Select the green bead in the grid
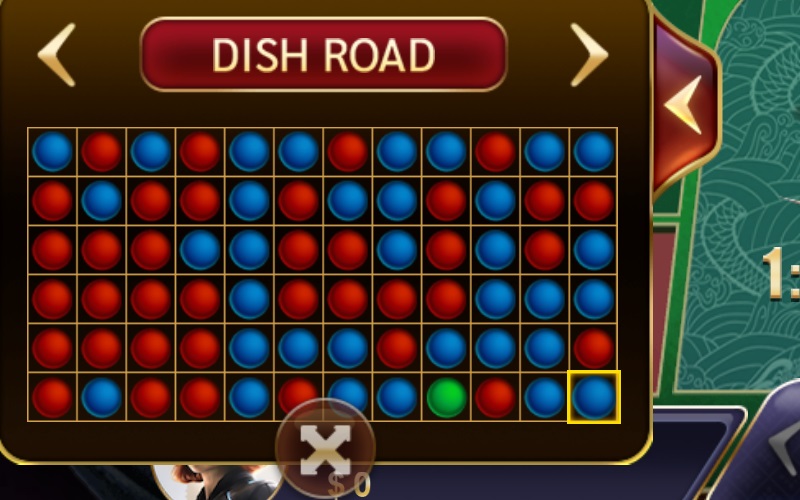 [x=446, y=397]
